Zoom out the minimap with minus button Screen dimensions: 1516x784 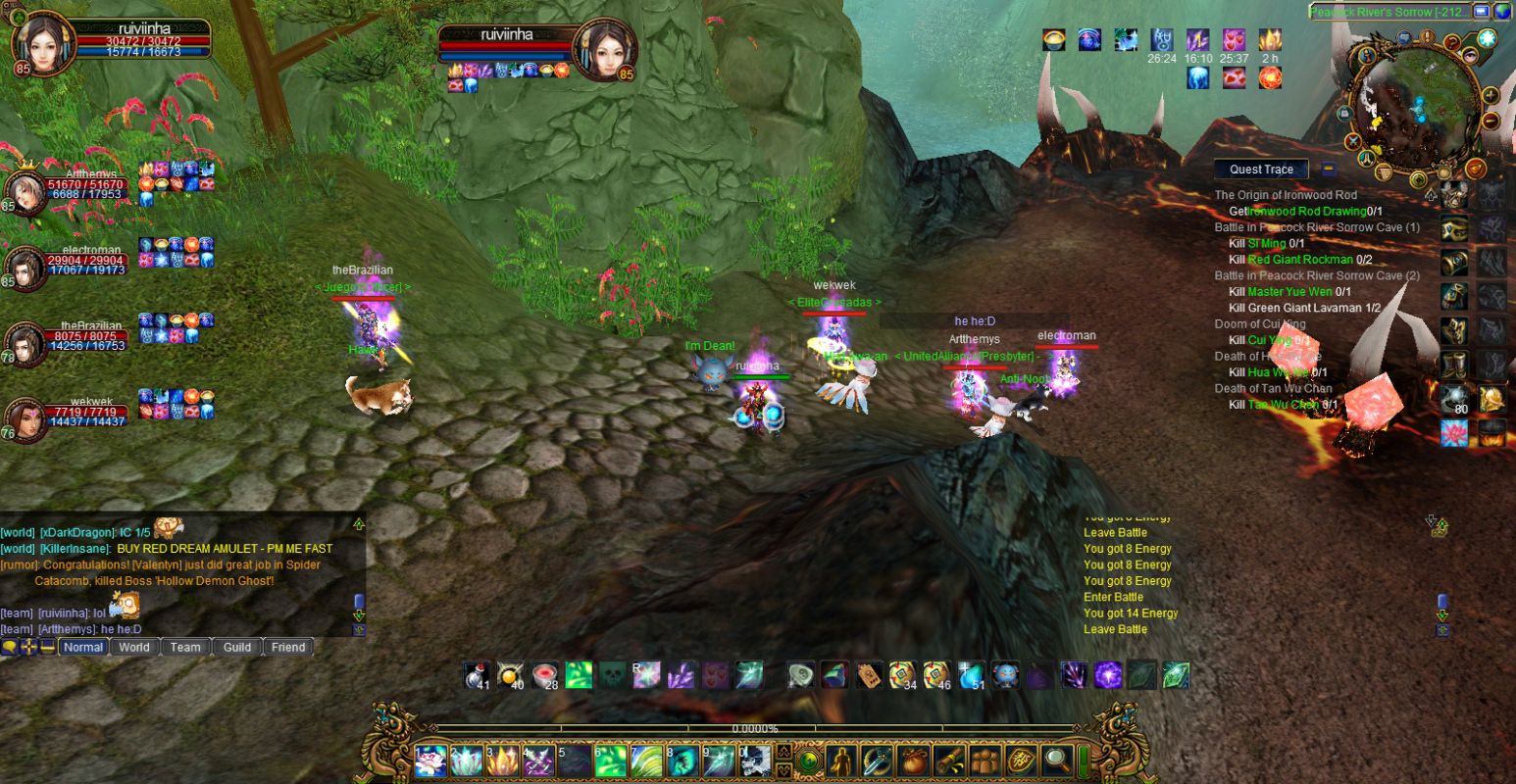[1491, 122]
